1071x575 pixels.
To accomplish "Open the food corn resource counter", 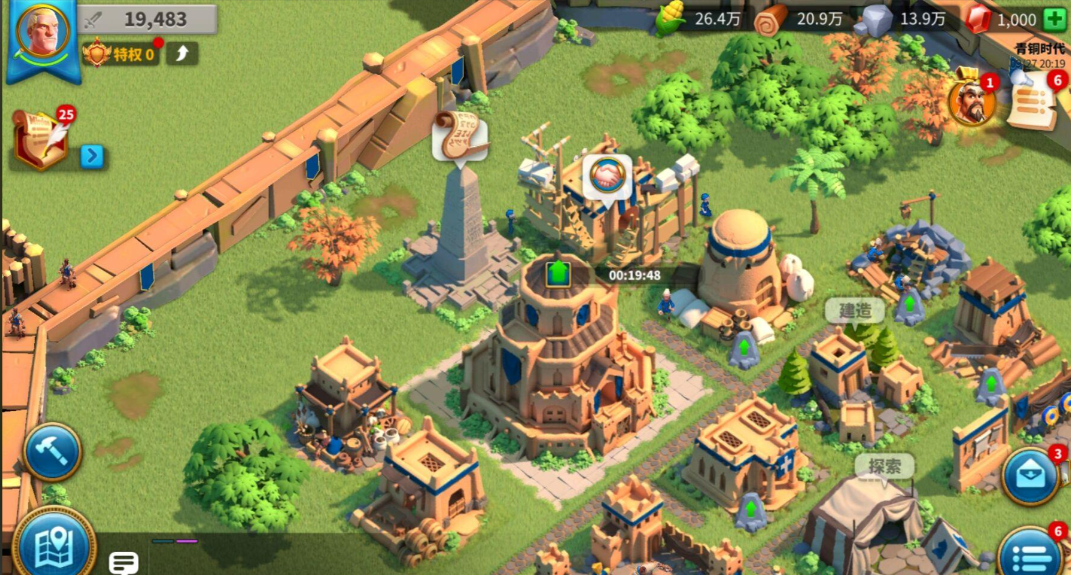I will click(x=700, y=18).
